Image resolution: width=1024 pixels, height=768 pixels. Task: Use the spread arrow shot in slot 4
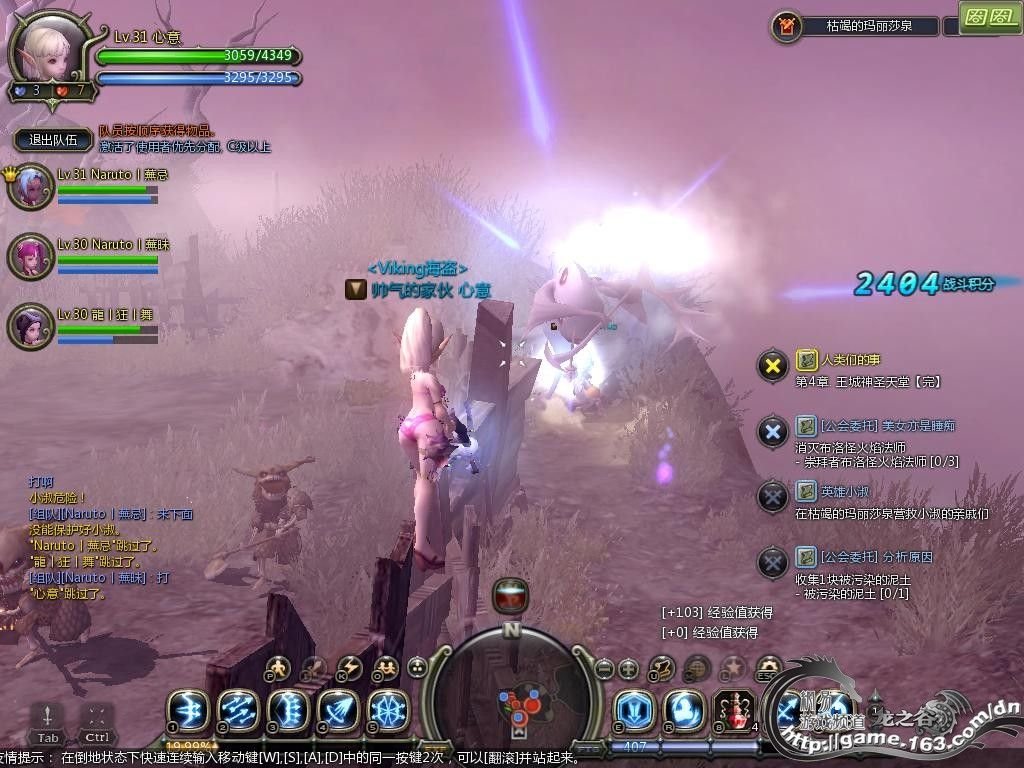point(338,710)
